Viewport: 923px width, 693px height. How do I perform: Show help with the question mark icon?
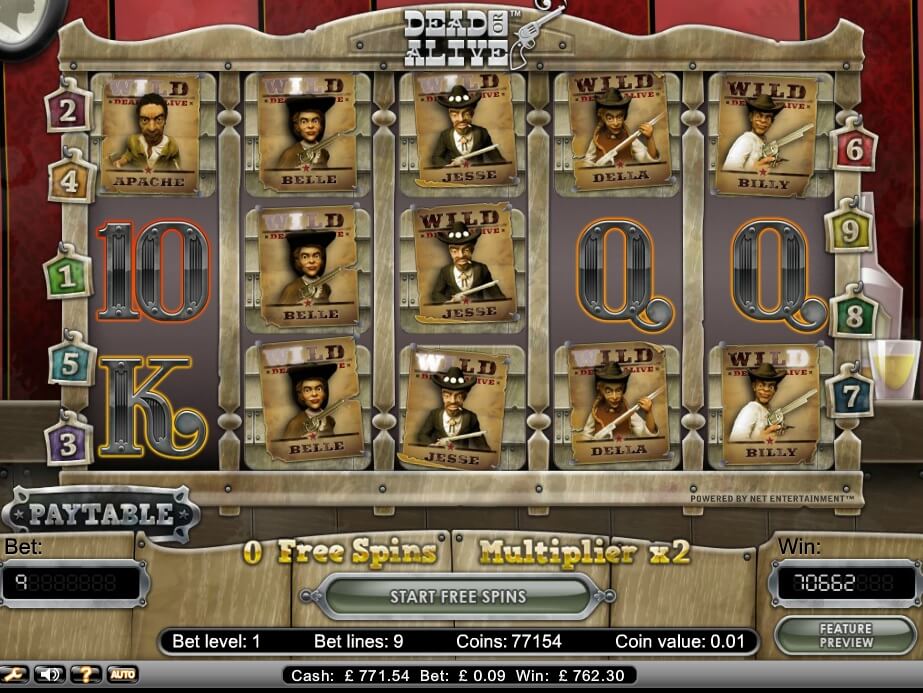(x=86, y=675)
